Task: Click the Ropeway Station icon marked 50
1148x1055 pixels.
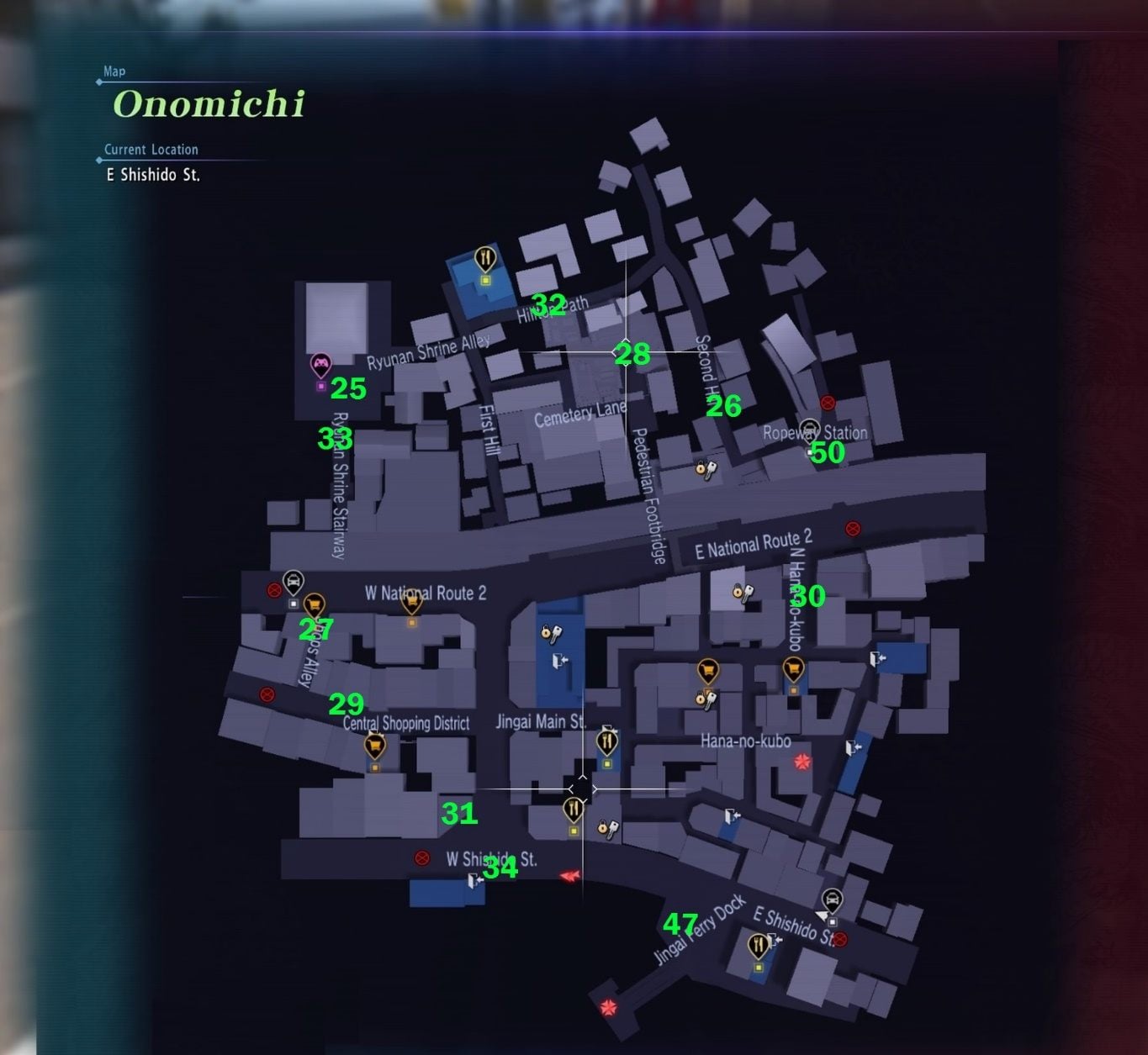Action: pyautogui.click(x=810, y=429)
